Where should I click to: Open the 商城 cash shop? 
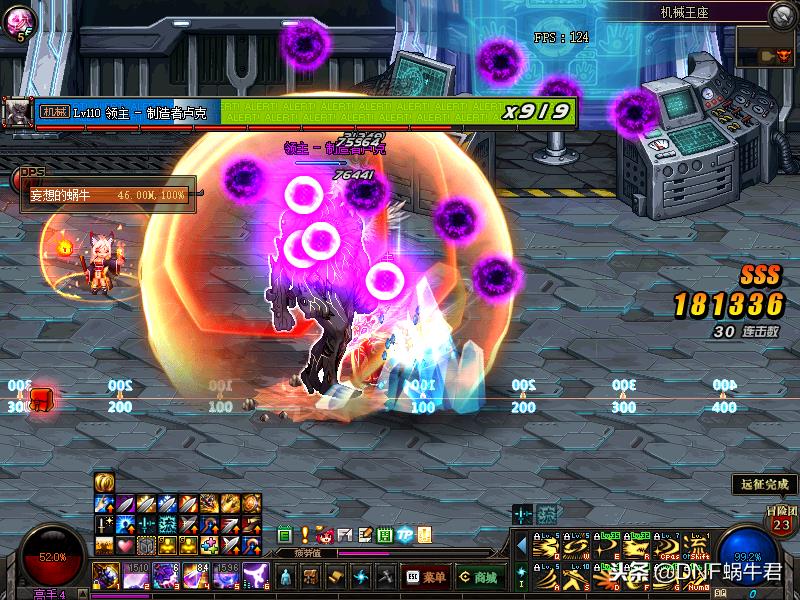481,577
